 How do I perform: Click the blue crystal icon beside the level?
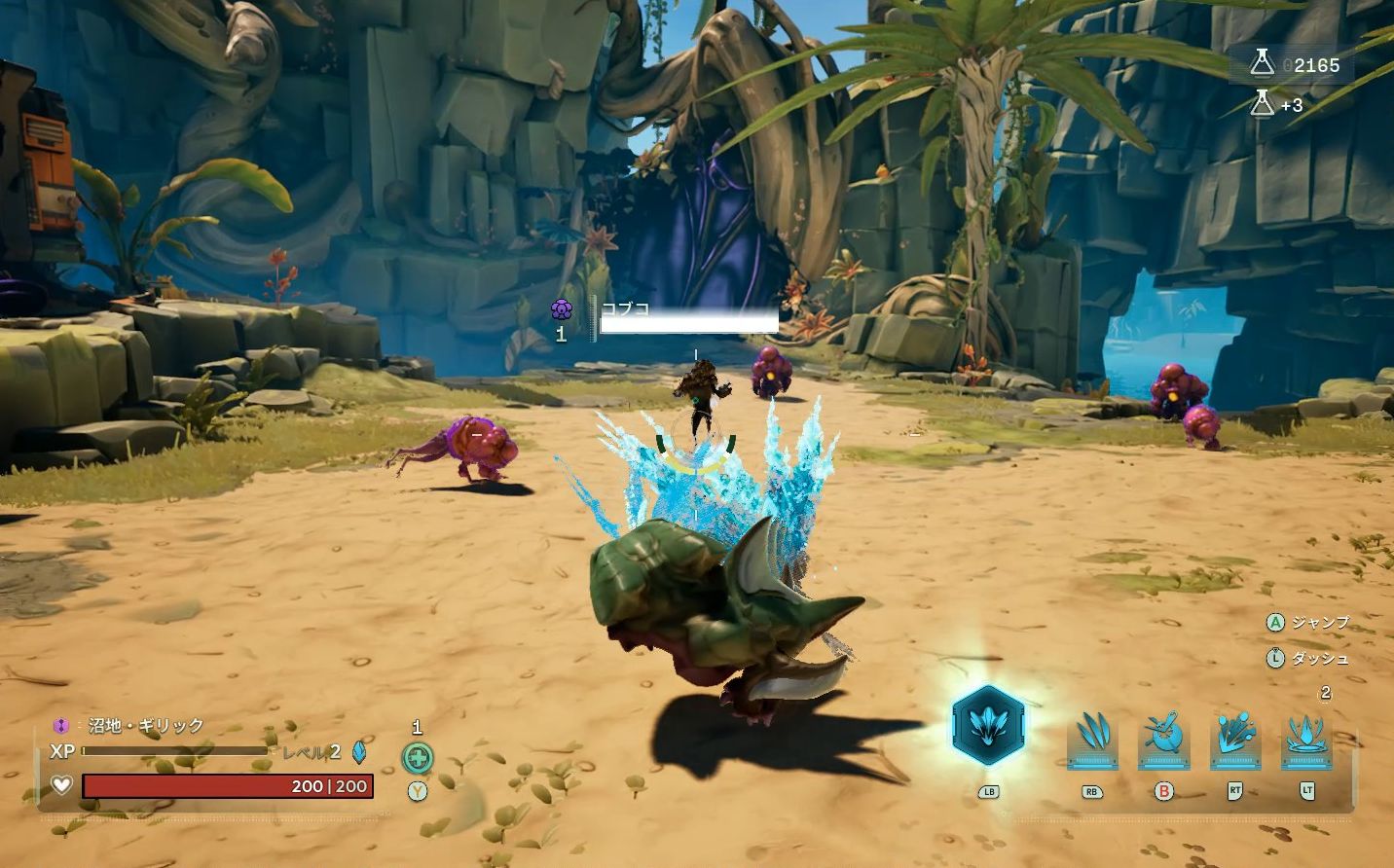358,751
